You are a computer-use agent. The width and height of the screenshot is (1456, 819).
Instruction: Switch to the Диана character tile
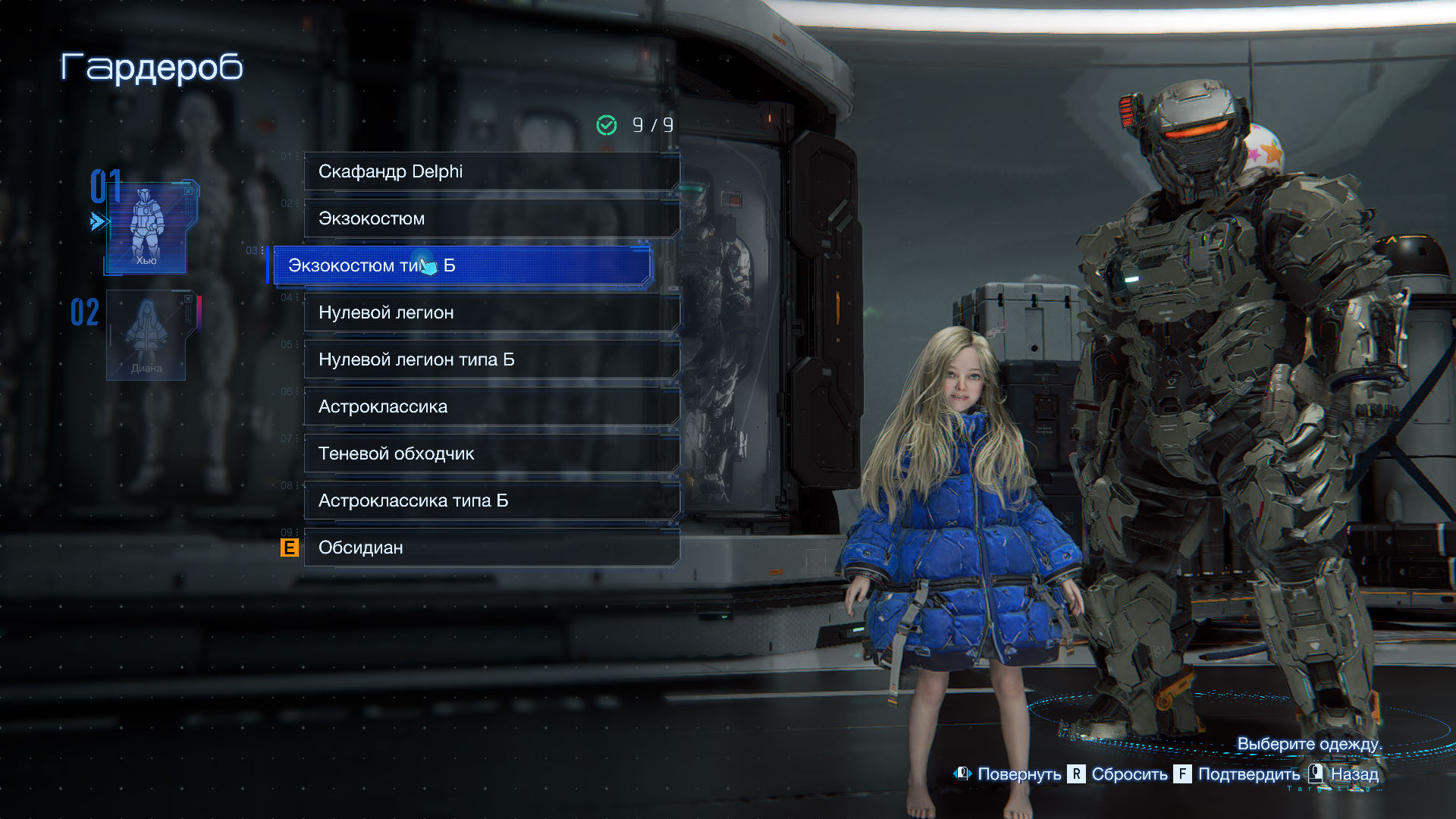[146, 335]
